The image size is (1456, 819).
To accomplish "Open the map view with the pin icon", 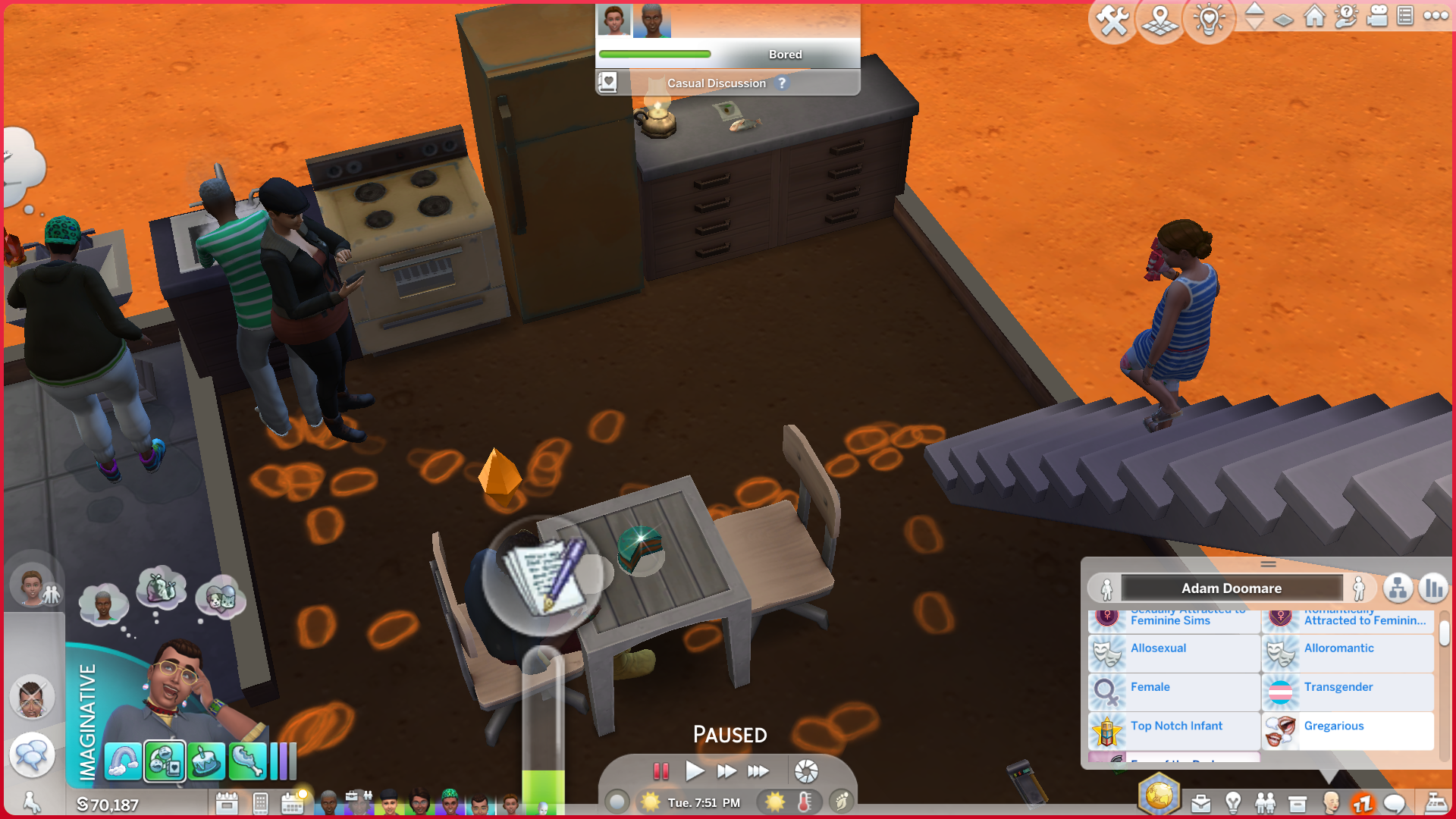I will click(1160, 20).
